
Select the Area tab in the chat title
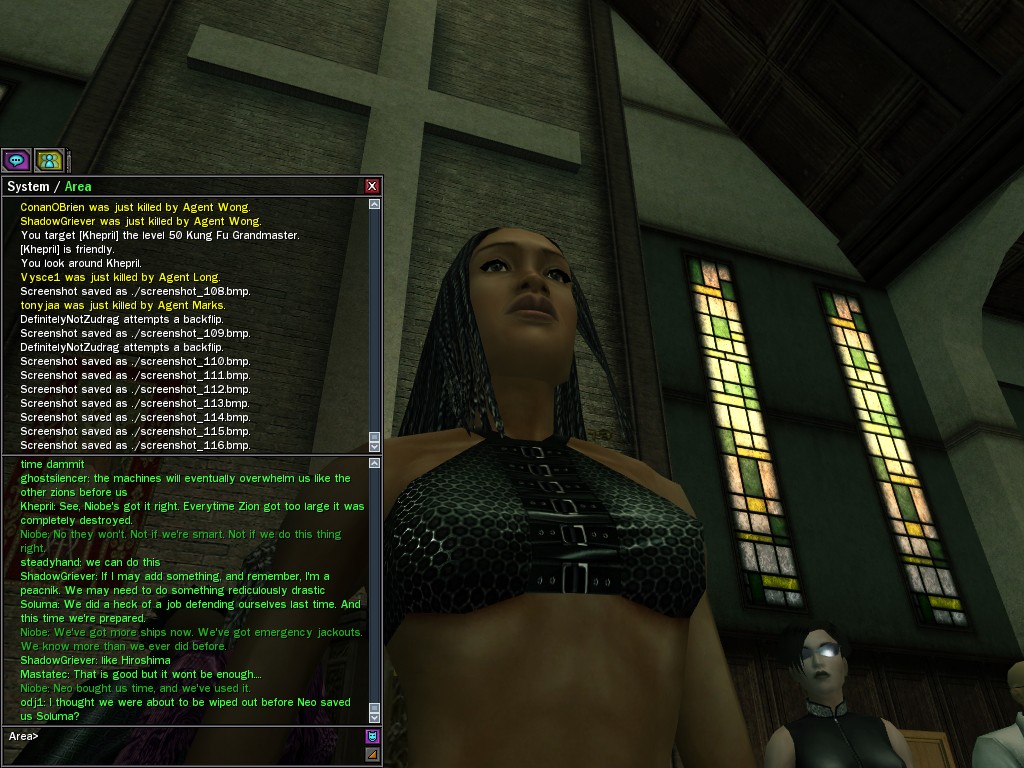(78, 187)
